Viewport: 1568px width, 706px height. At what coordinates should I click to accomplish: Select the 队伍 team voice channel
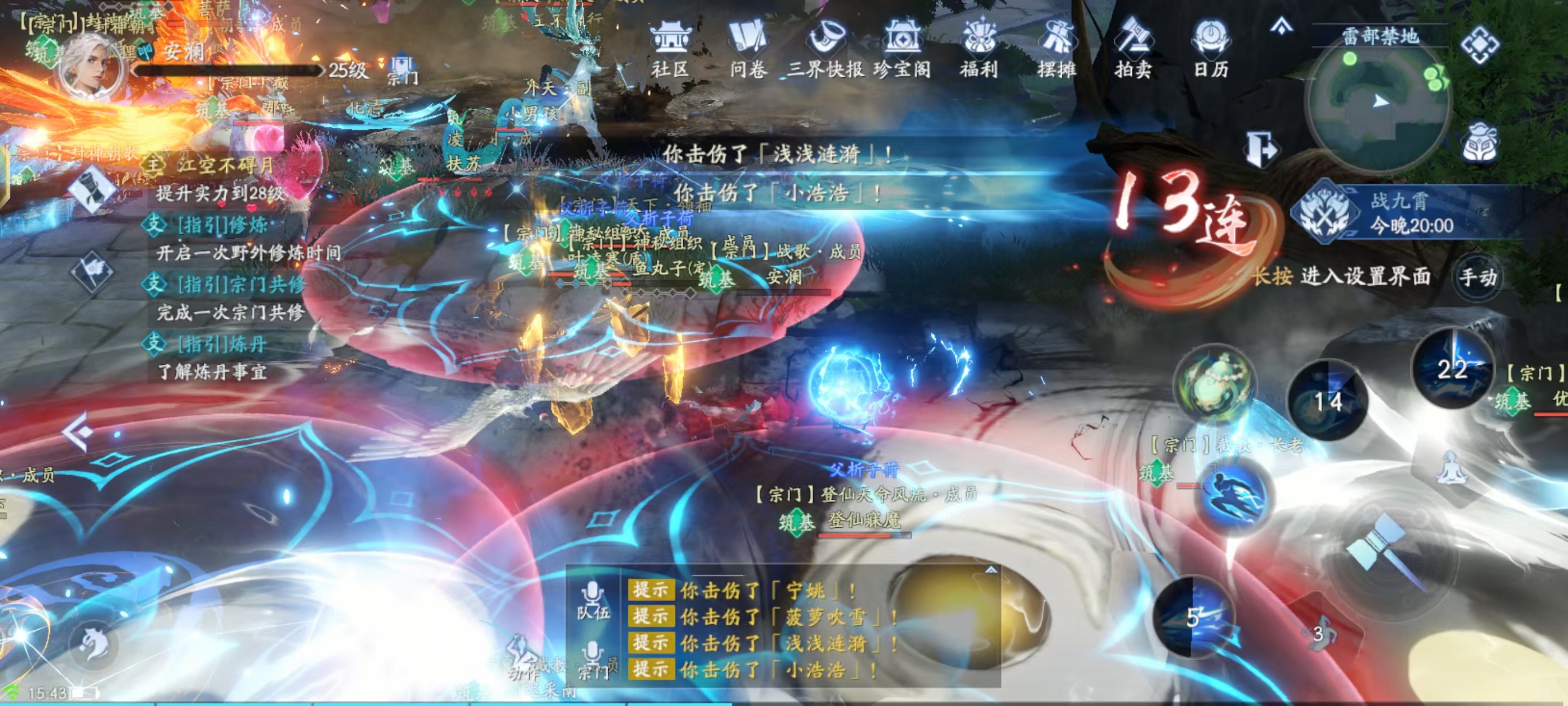point(593,600)
